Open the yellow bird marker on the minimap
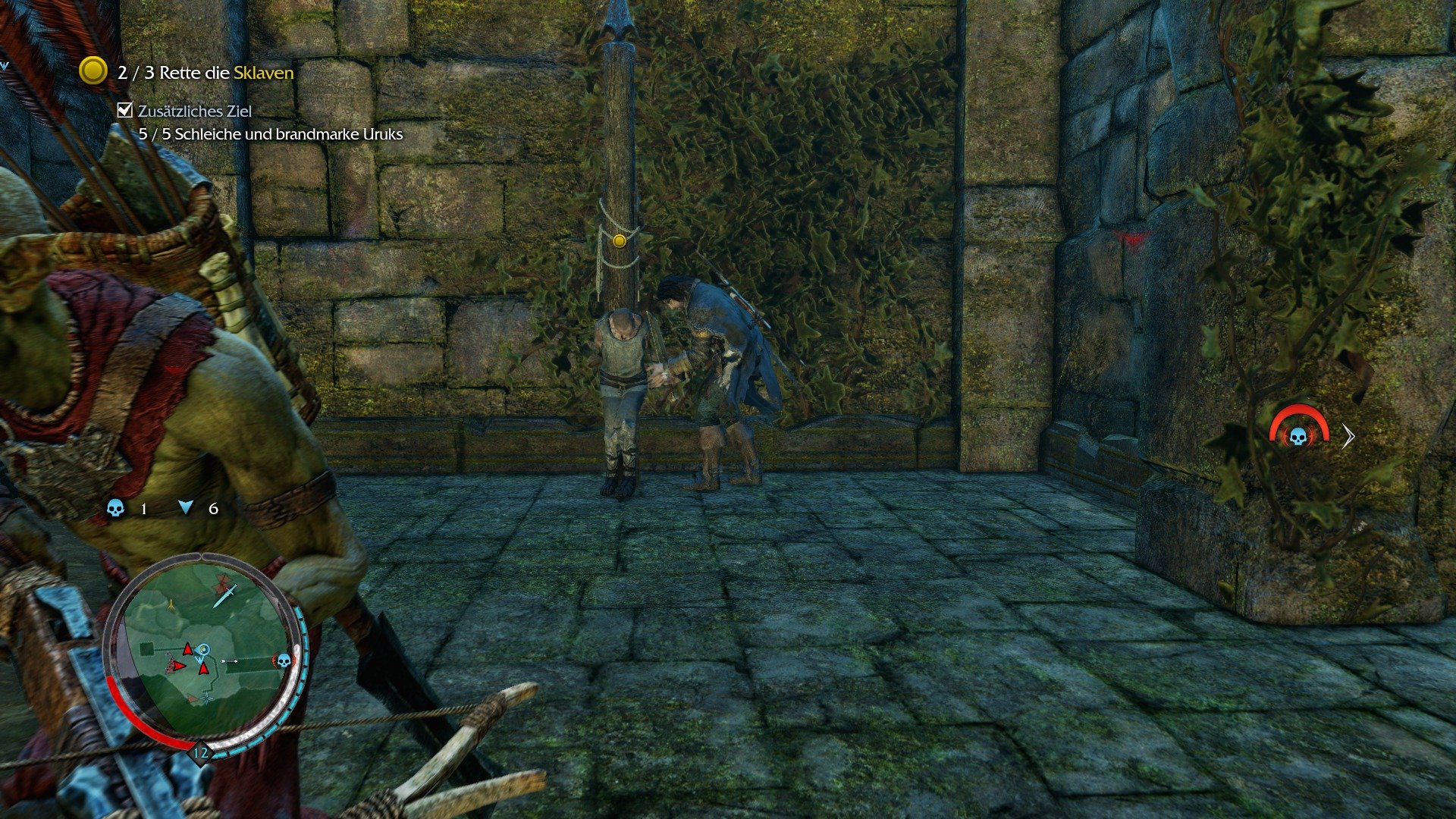 click(171, 604)
